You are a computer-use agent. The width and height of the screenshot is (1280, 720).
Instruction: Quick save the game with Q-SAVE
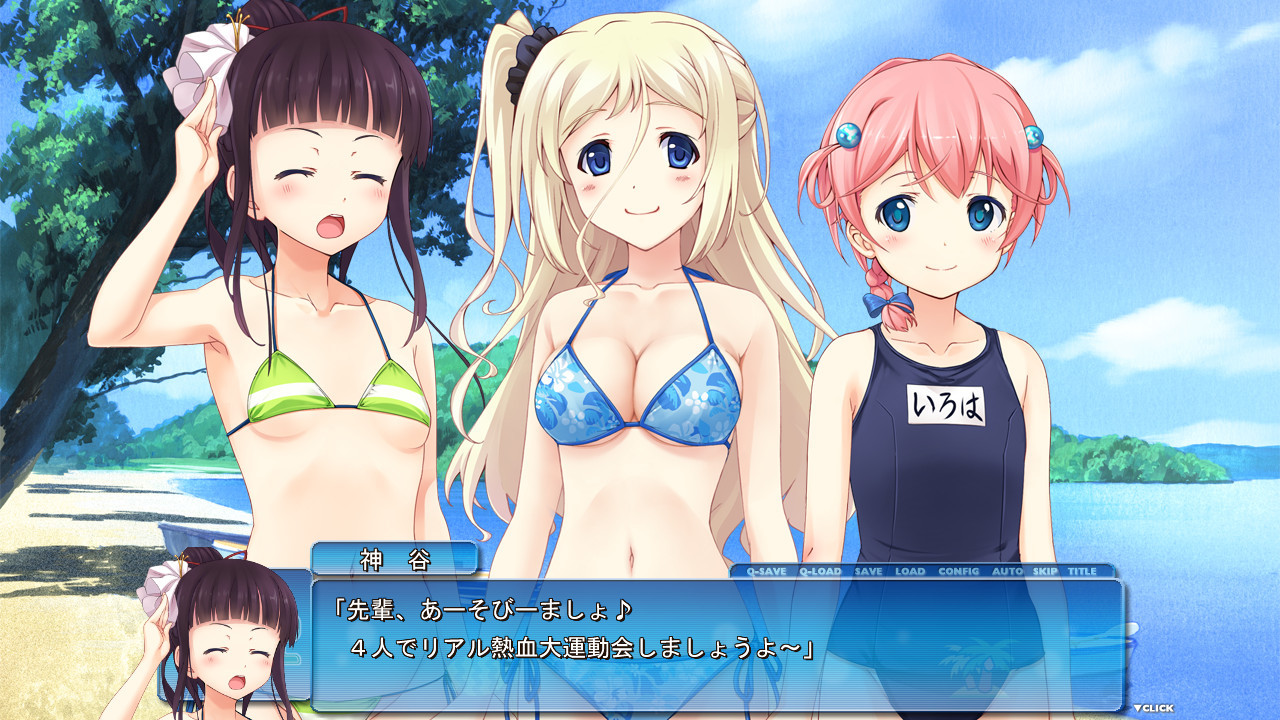tap(766, 572)
